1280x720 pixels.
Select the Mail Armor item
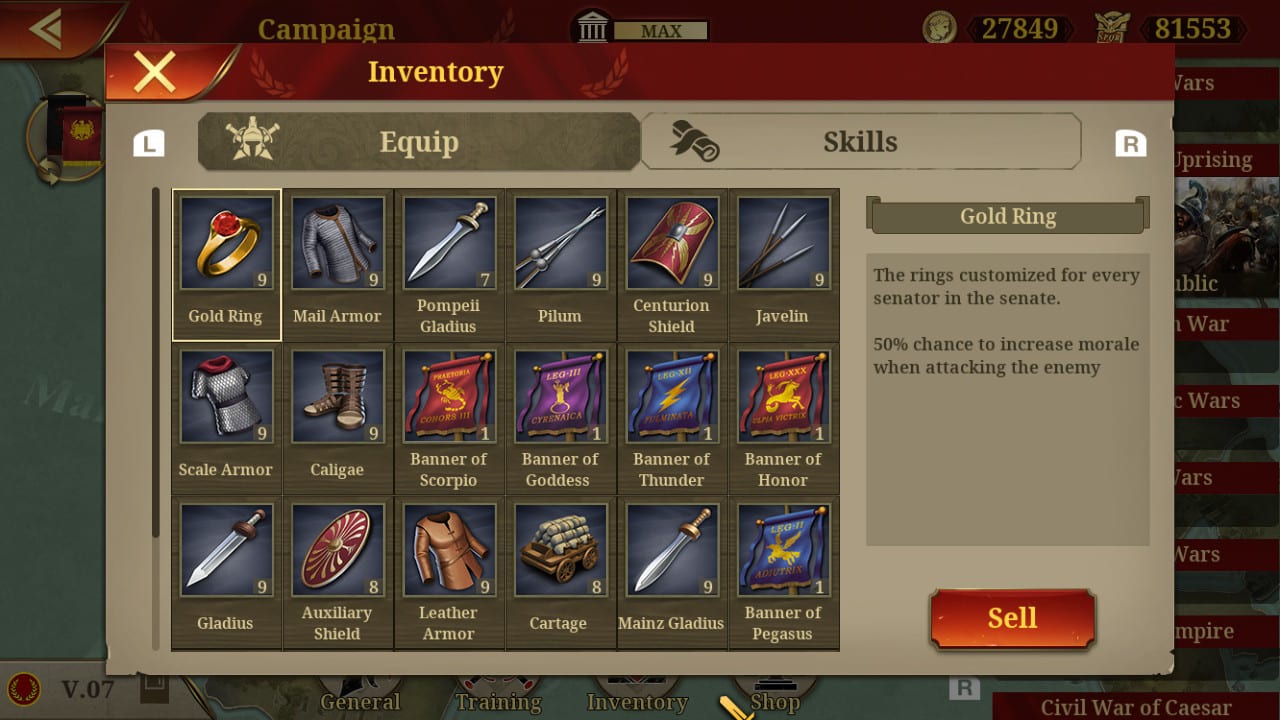coord(337,243)
